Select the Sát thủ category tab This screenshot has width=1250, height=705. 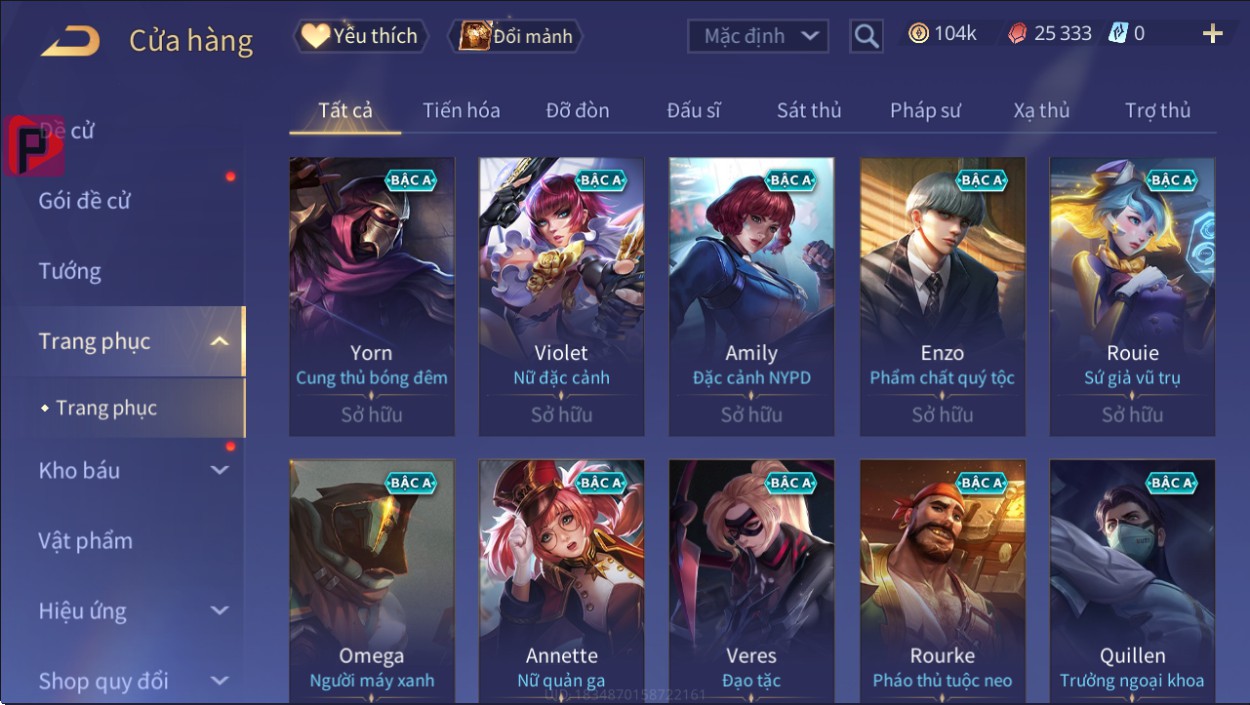pos(809,110)
